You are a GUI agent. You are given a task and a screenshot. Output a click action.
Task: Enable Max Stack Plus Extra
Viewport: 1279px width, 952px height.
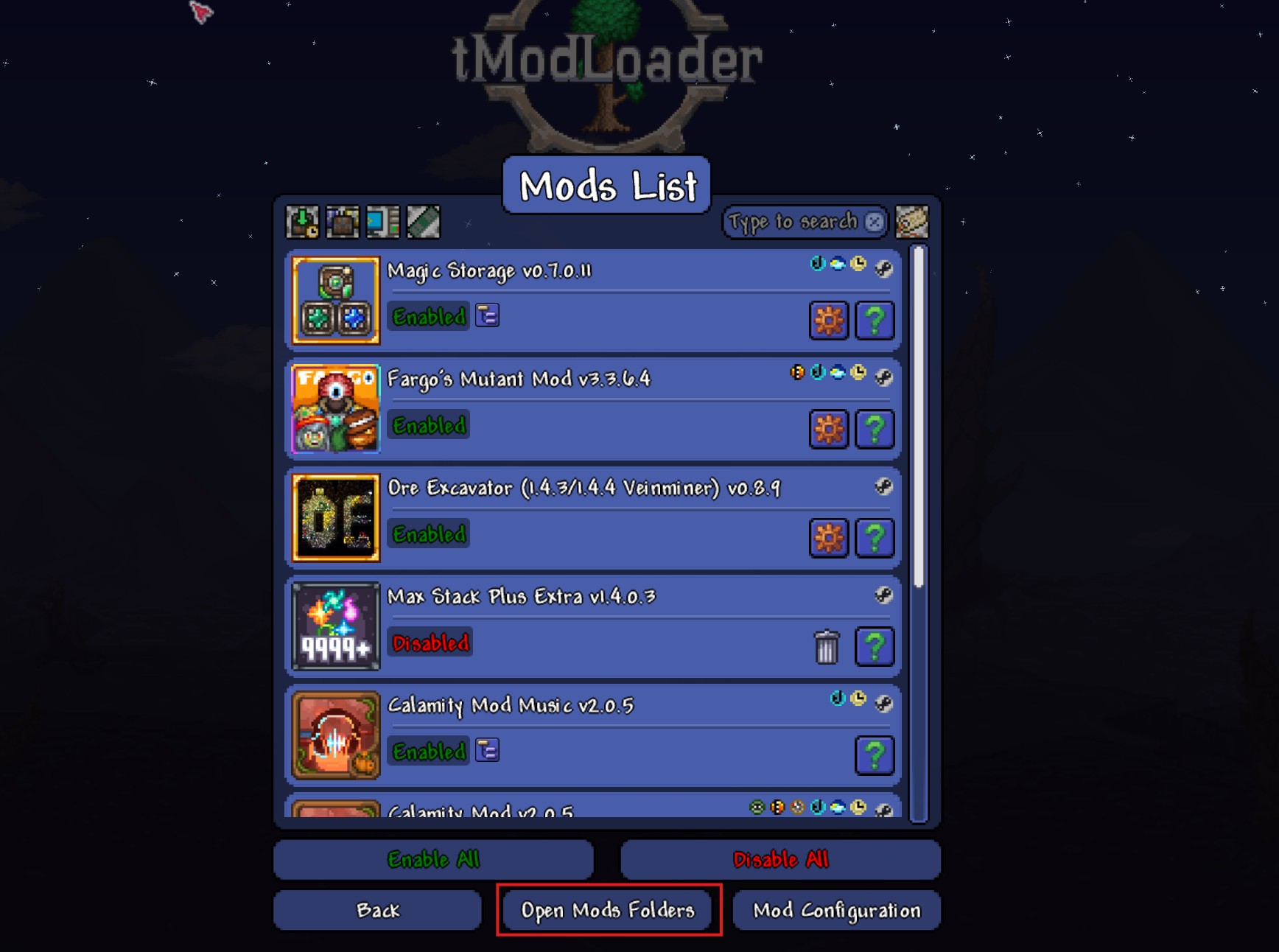[430, 643]
